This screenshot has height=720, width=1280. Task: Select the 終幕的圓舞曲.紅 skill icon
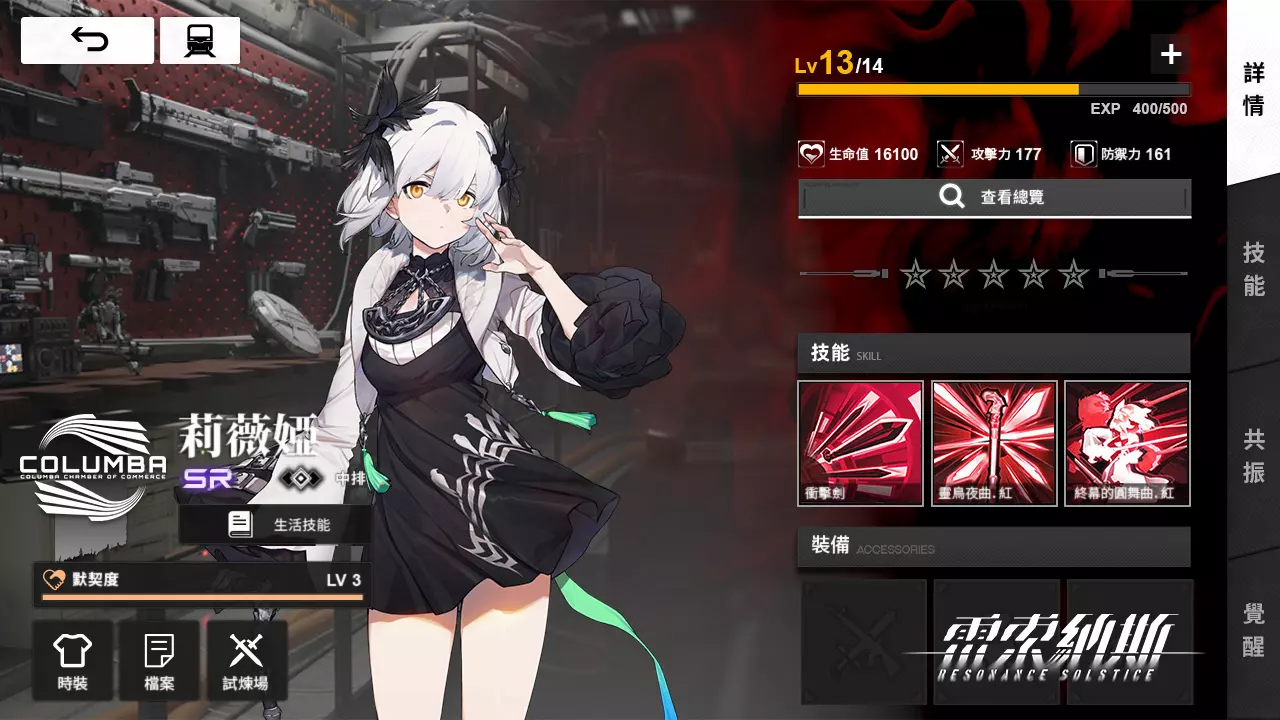click(1127, 443)
